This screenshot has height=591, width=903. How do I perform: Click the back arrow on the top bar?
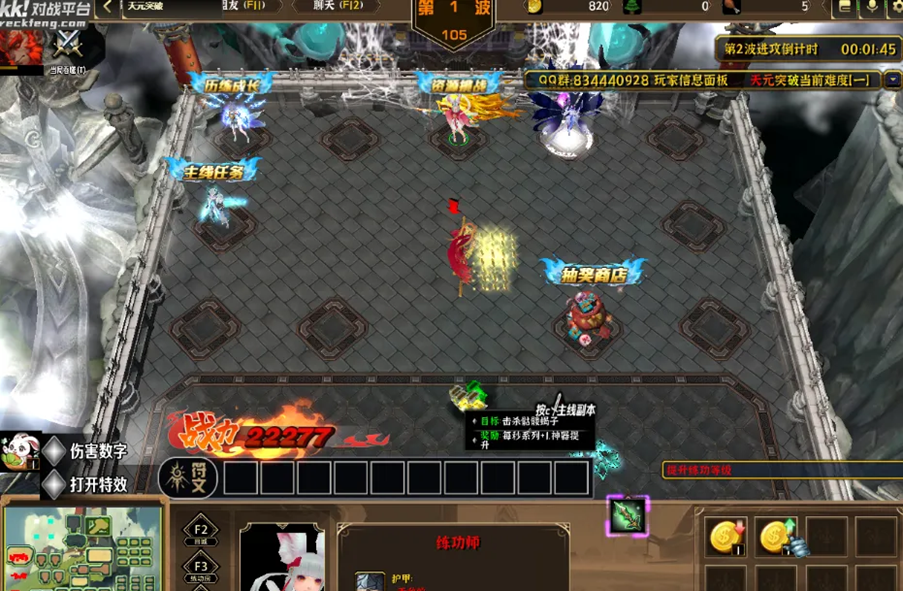108,7
